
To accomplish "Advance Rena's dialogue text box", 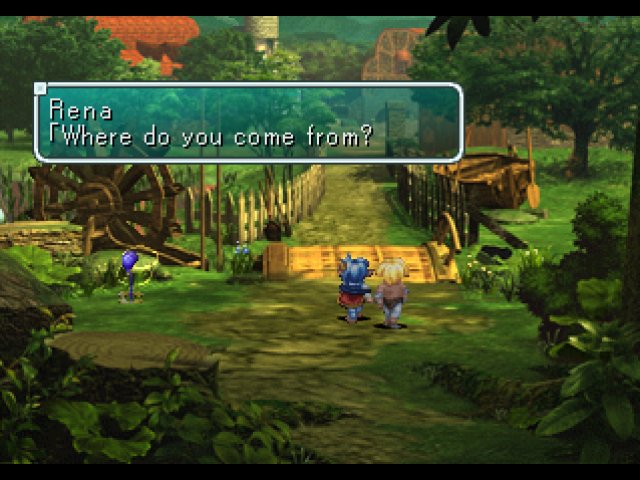I will tap(248, 122).
